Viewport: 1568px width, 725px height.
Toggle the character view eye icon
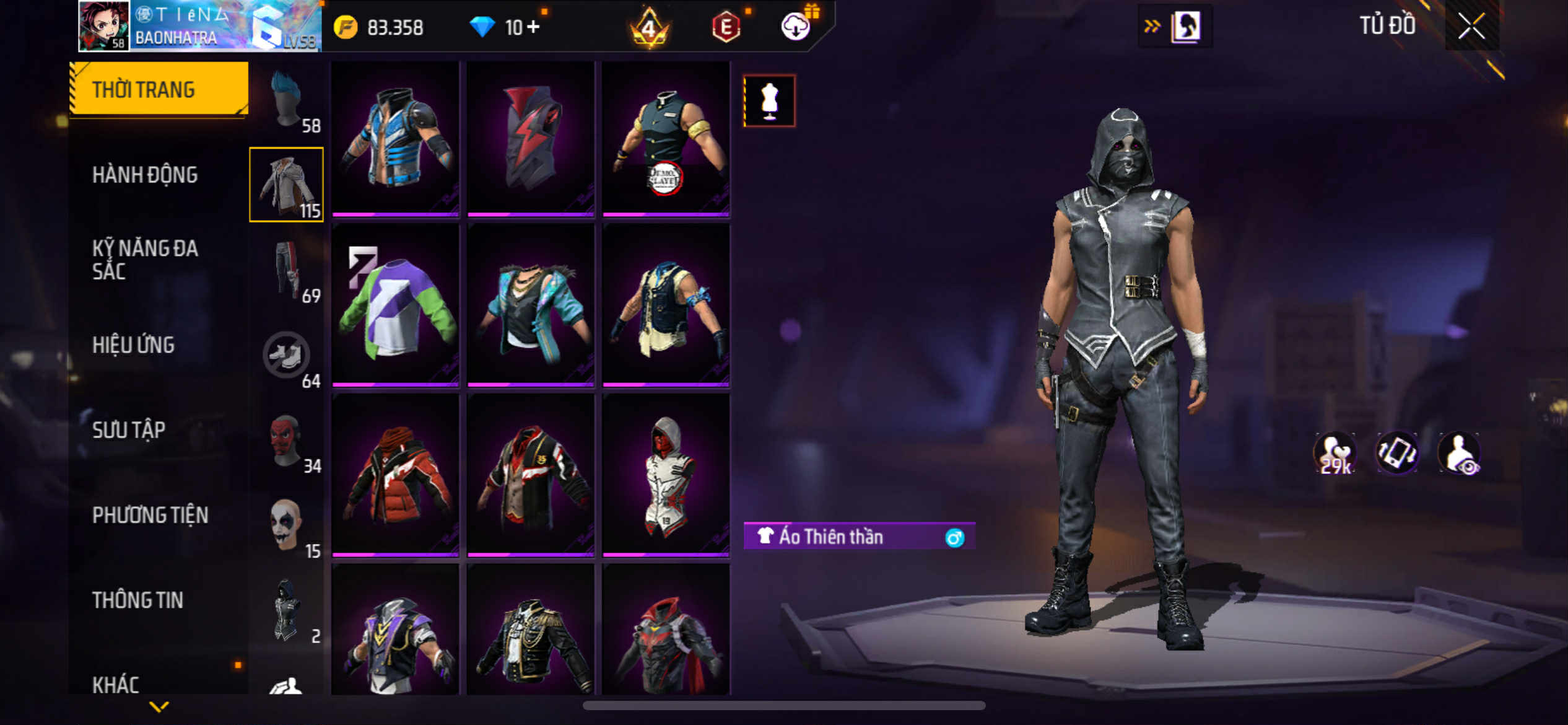(1460, 453)
